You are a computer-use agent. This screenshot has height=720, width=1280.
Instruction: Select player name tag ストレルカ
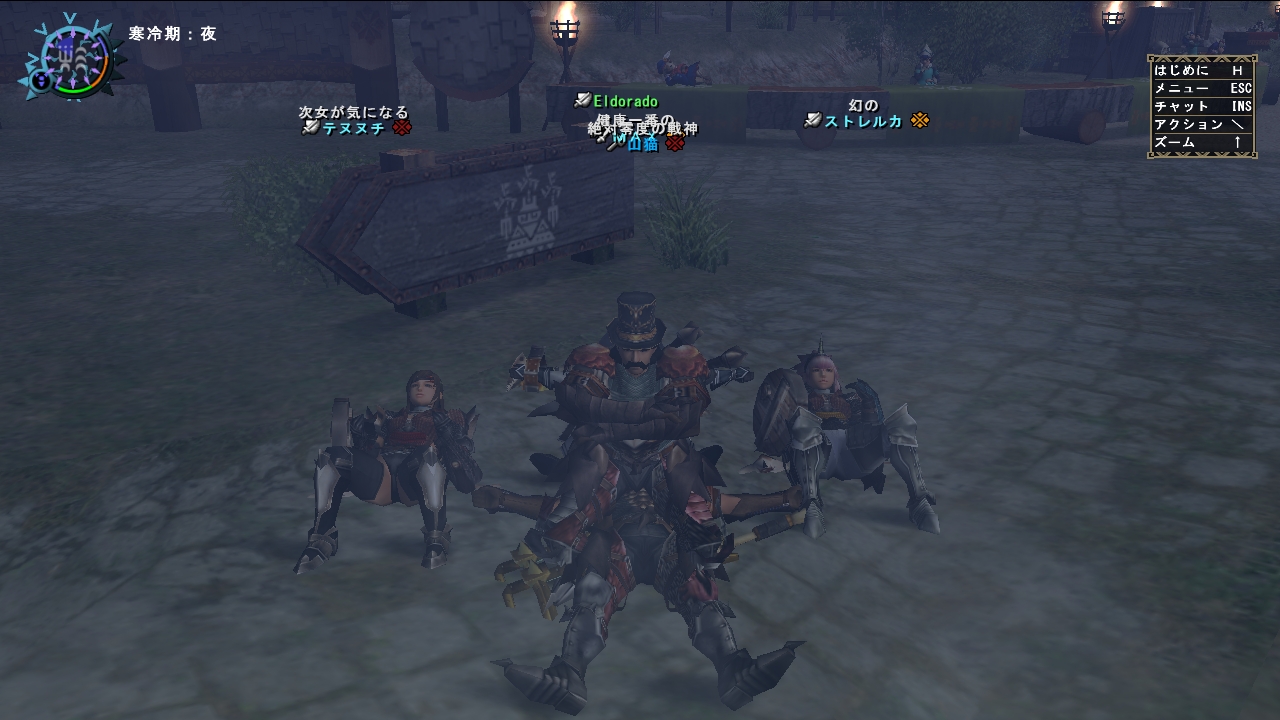863,121
